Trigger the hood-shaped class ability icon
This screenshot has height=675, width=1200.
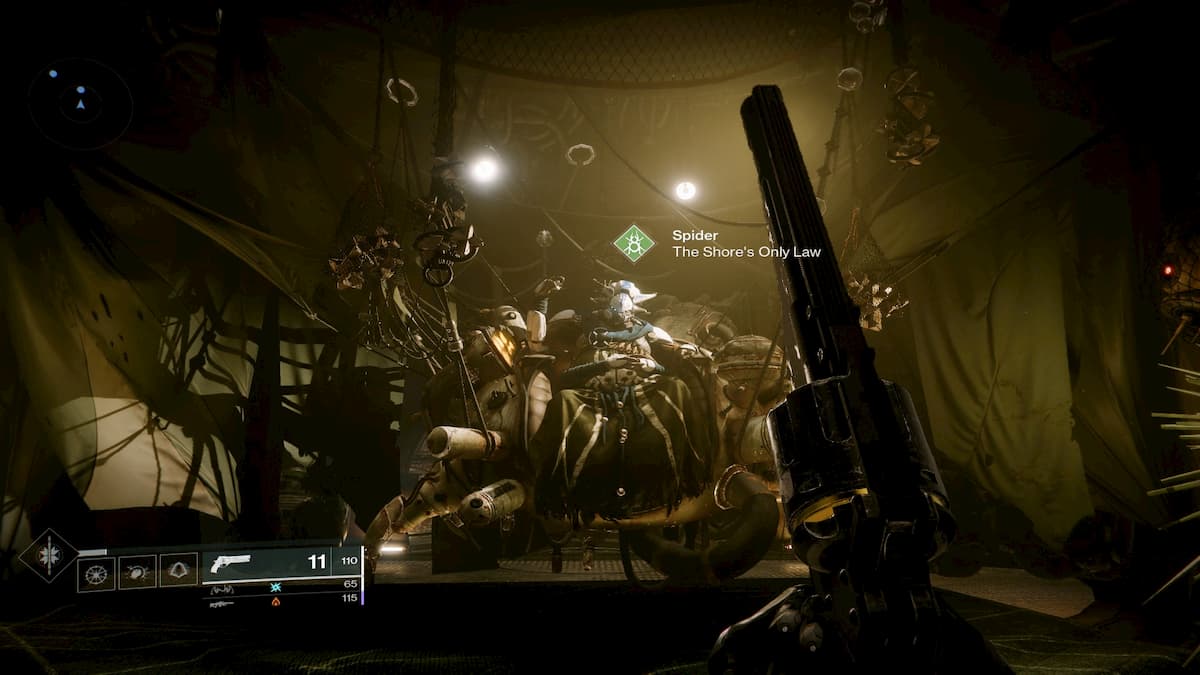pos(178,570)
